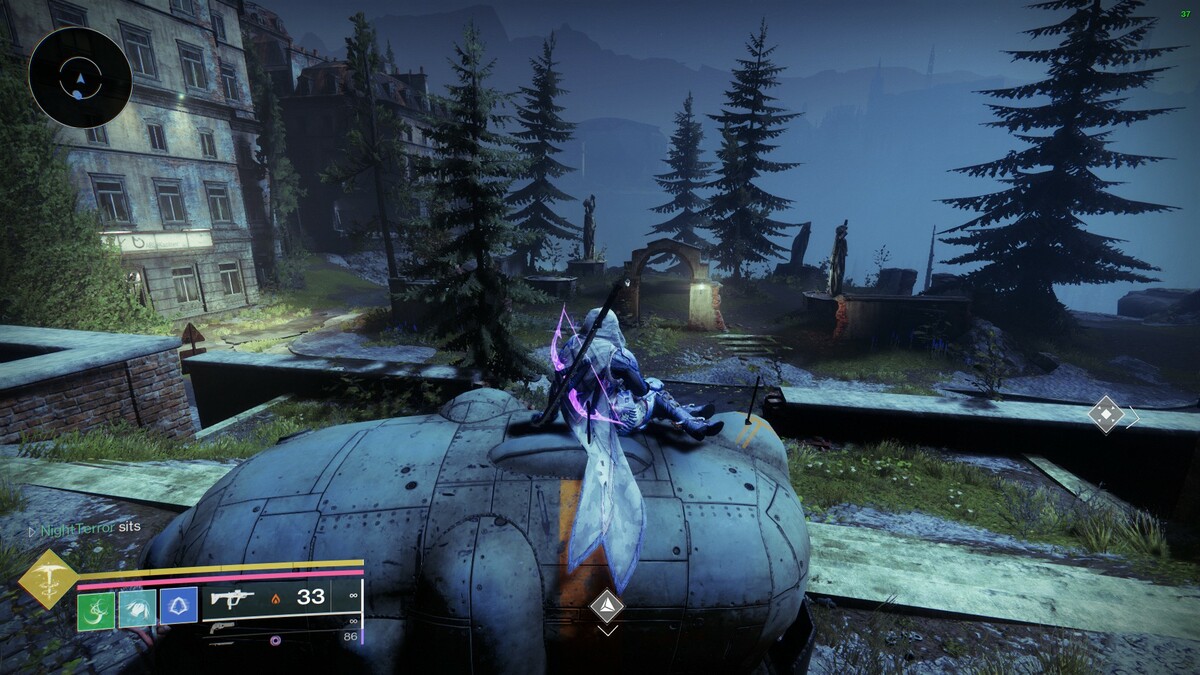Viewport: 1200px width, 675px height.
Task: Select the green grenade ability icon
Action: coord(96,607)
